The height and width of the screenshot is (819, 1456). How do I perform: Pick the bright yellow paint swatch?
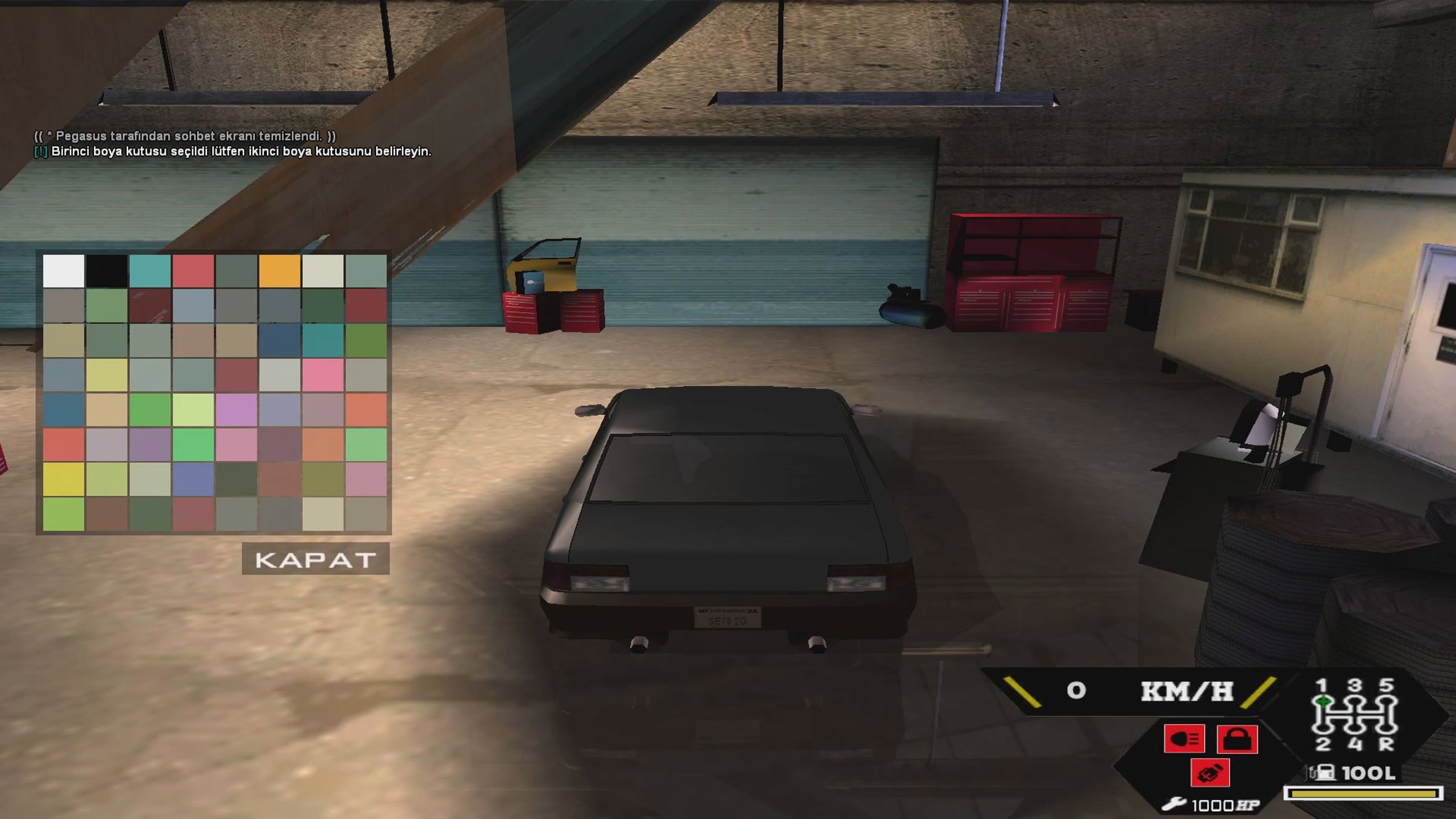(x=63, y=479)
